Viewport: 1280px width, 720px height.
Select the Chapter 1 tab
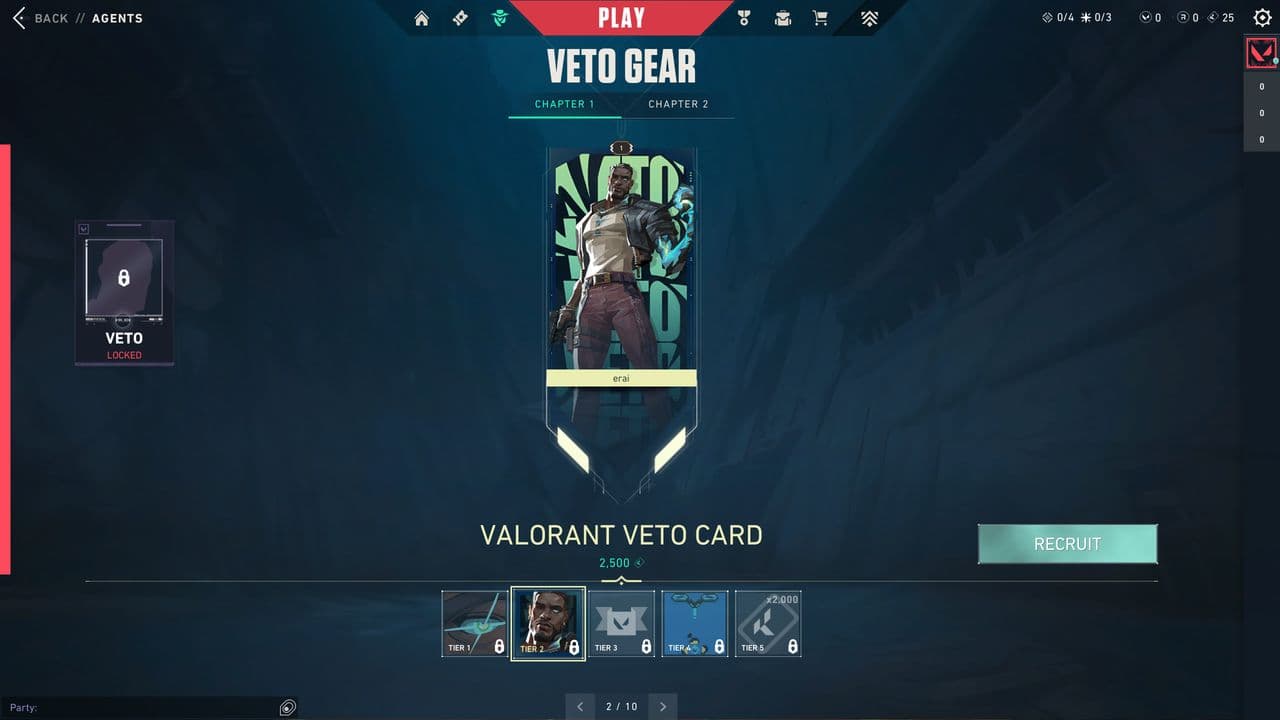(565, 103)
